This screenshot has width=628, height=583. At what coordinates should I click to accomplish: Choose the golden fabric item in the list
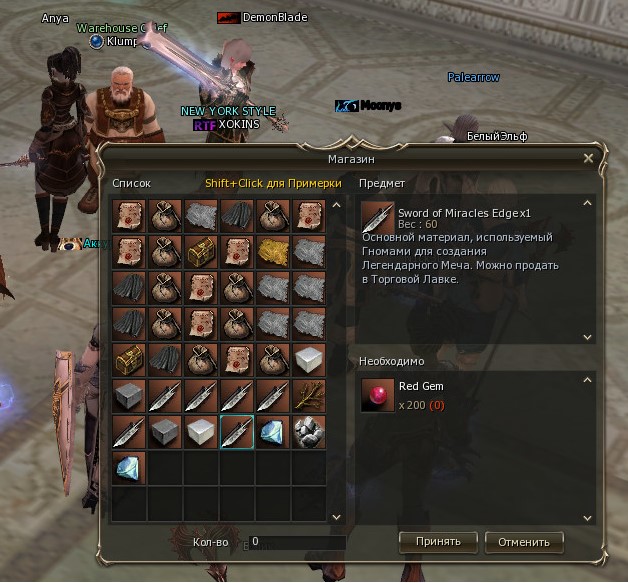pyautogui.click(x=273, y=252)
